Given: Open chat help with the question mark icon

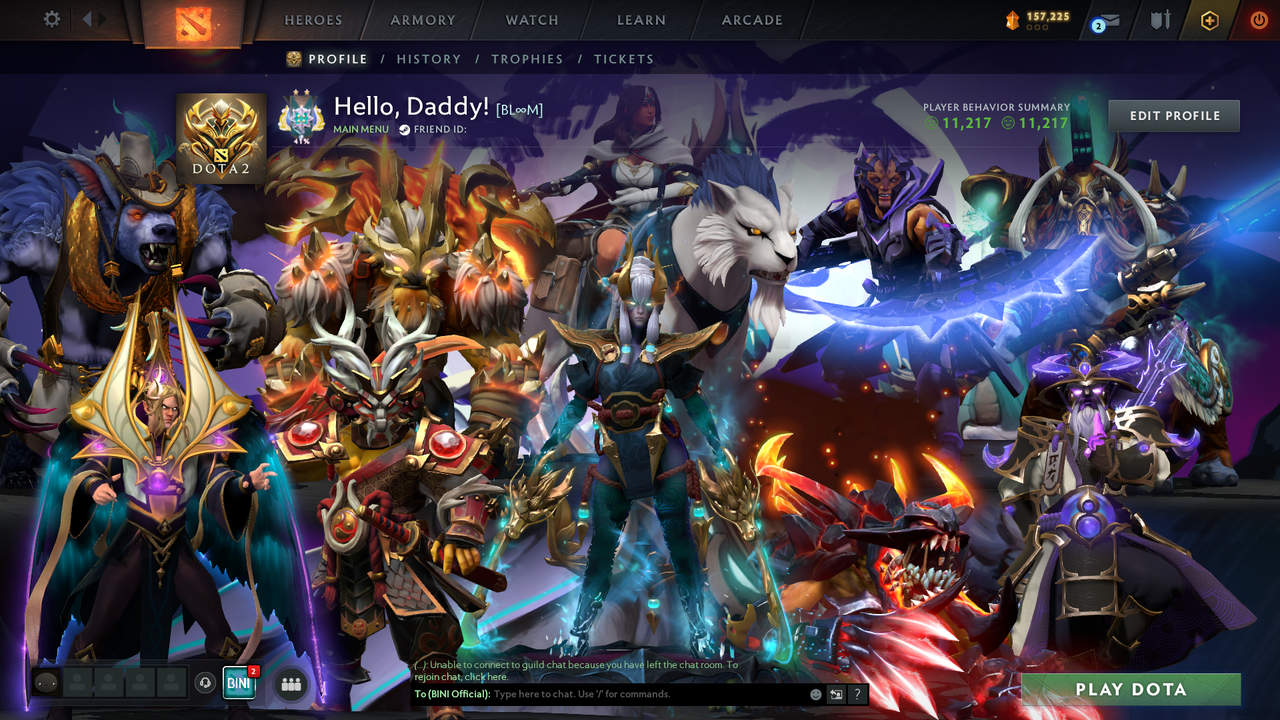Looking at the screenshot, I should tap(856, 693).
